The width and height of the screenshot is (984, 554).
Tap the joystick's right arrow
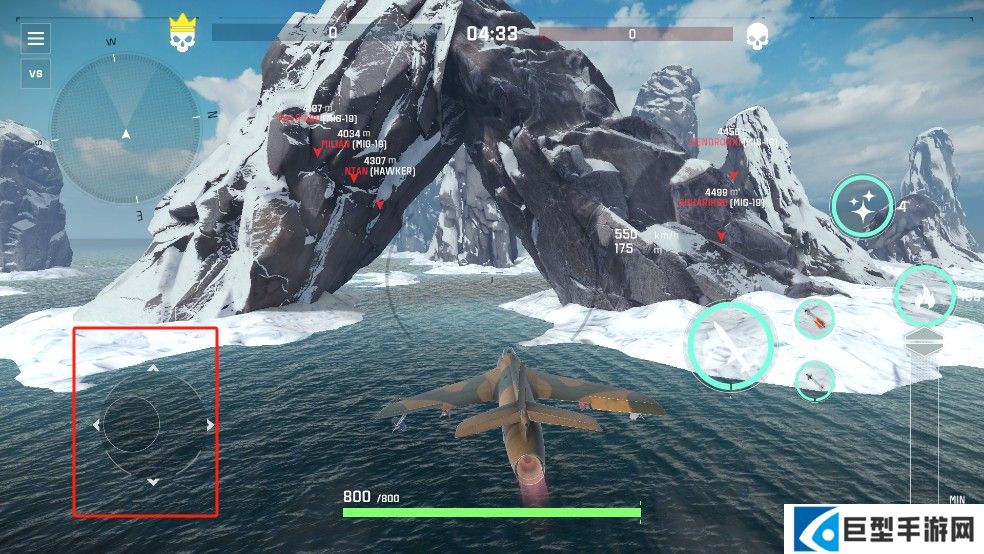[x=210, y=425]
